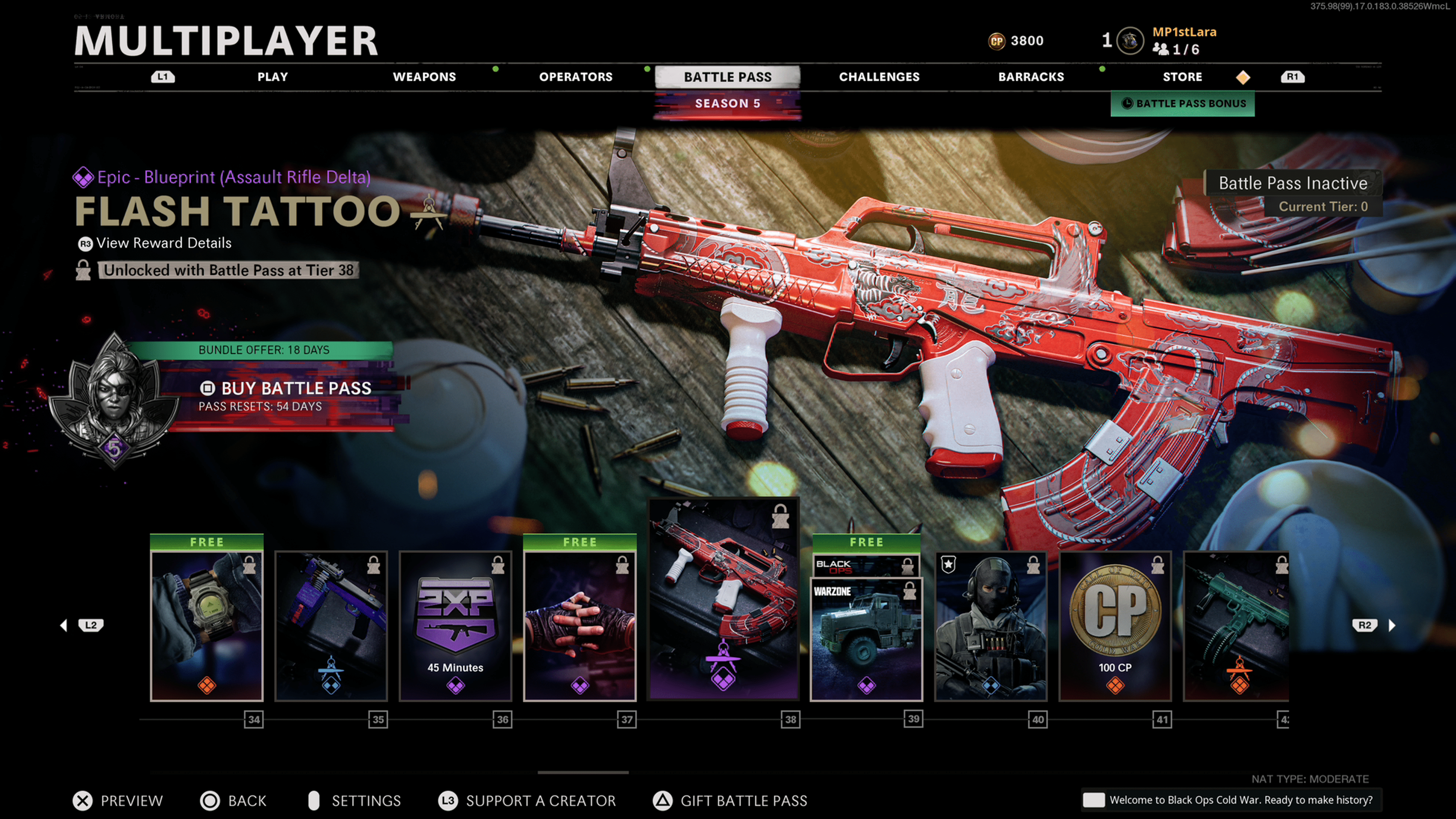Visit the Store tab
Viewport: 1456px width, 819px height.
point(1182,77)
